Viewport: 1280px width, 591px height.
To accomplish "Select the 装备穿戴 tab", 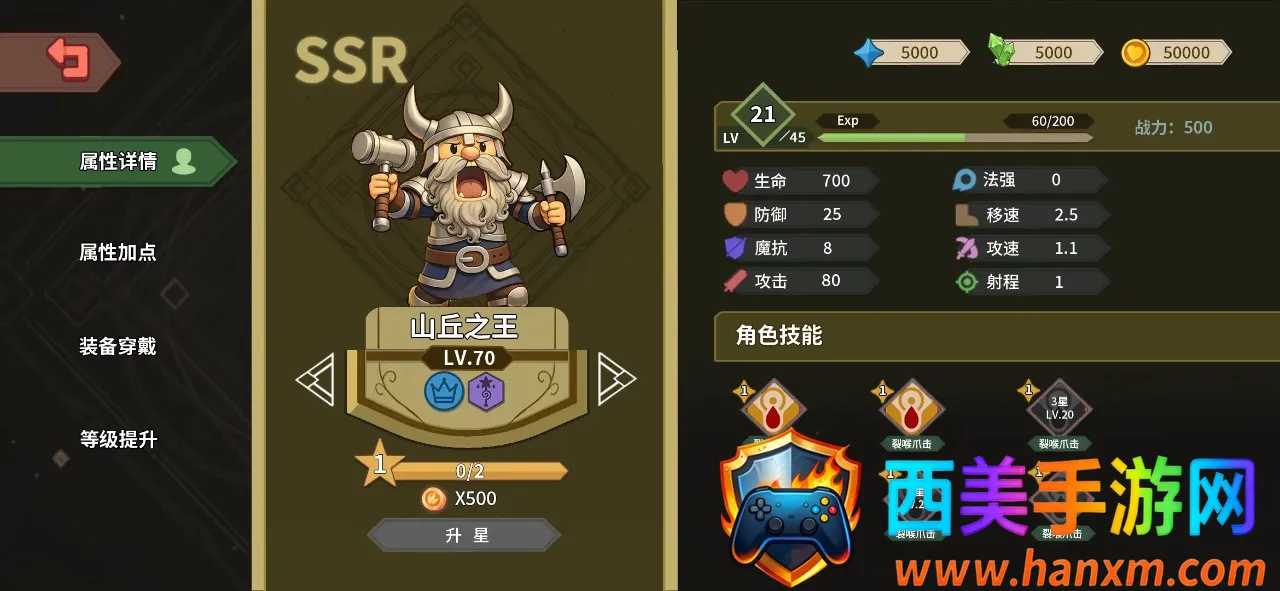I will [x=118, y=346].
